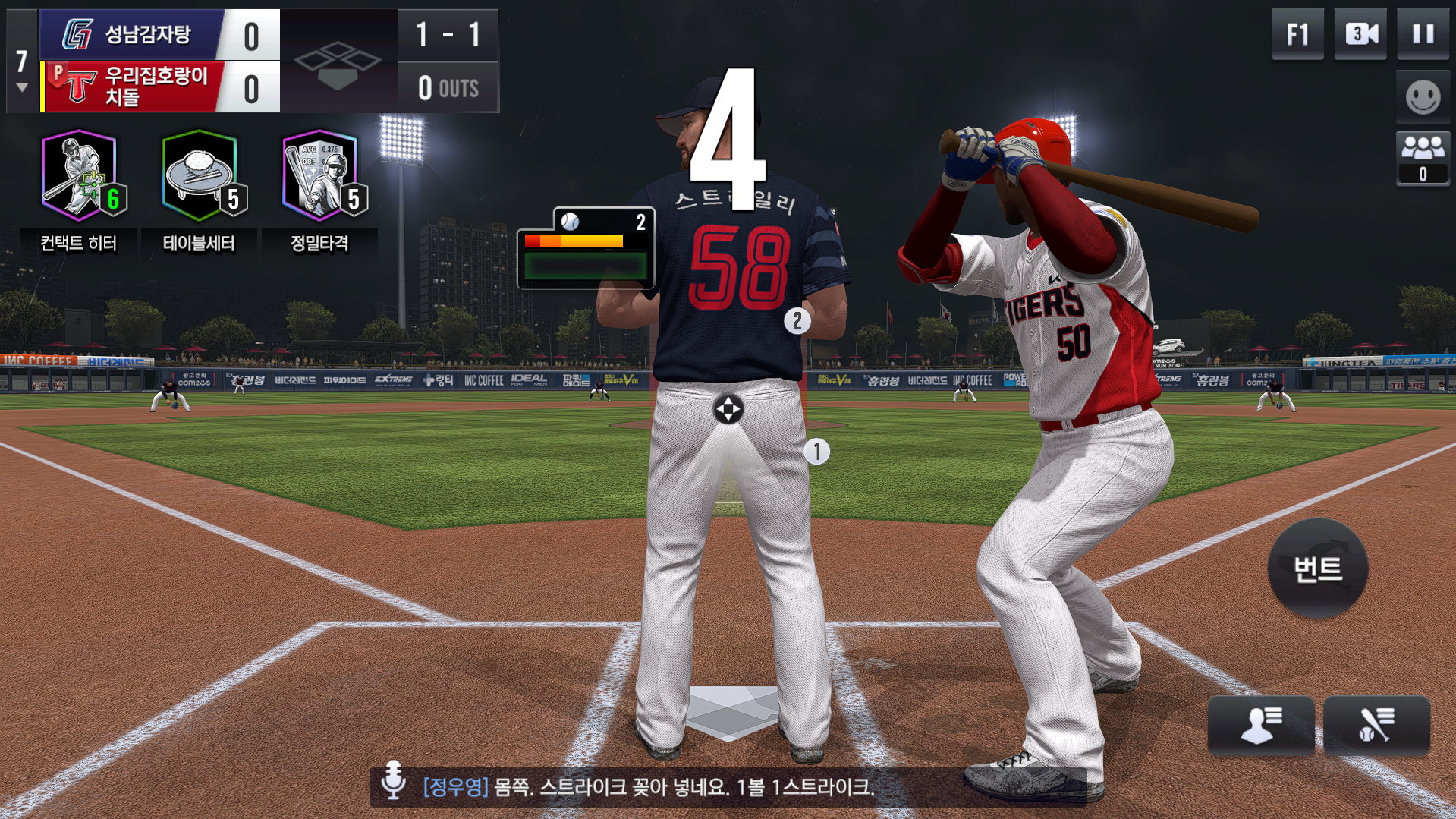Tap the crosshair batting cursor
Screen dimensions: 1456x819
[728, 410]
